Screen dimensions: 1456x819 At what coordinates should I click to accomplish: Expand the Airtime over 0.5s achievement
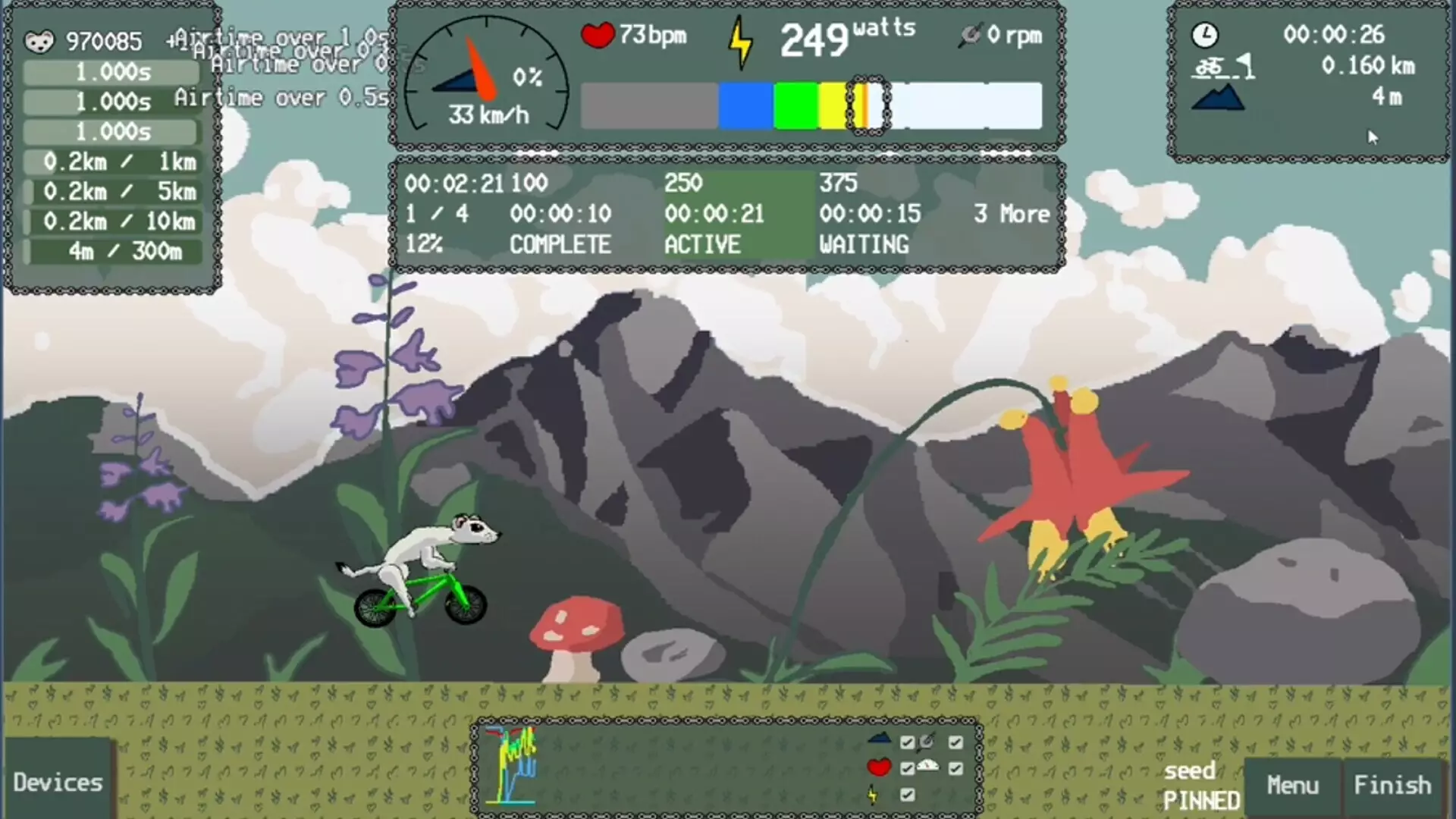pyautogui.click(x=280, y=97)
